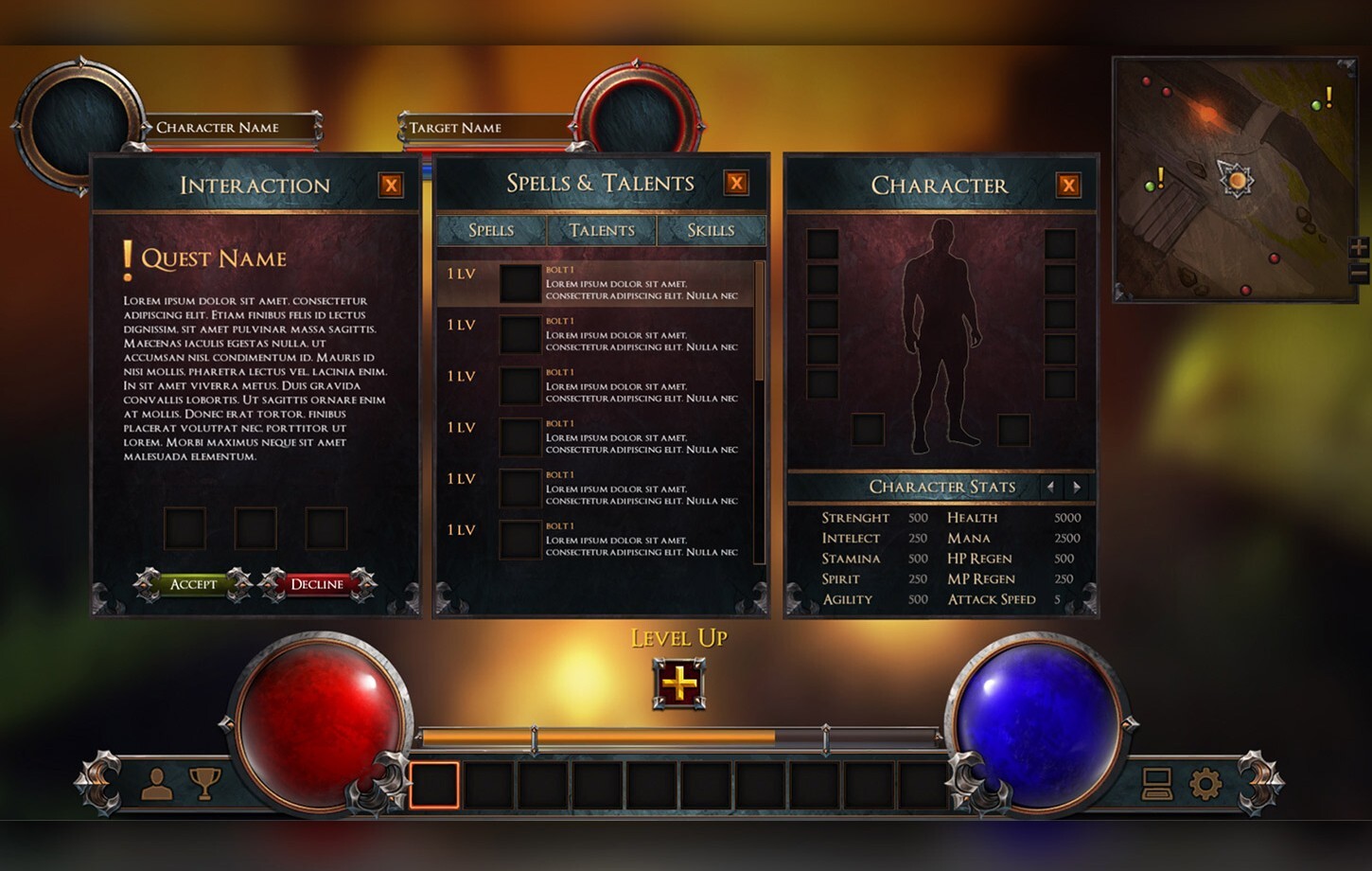This screenshot has width=1372, height=871.
Task: Decline the quest in the Interaction window
Action: (x=317, y=584)
